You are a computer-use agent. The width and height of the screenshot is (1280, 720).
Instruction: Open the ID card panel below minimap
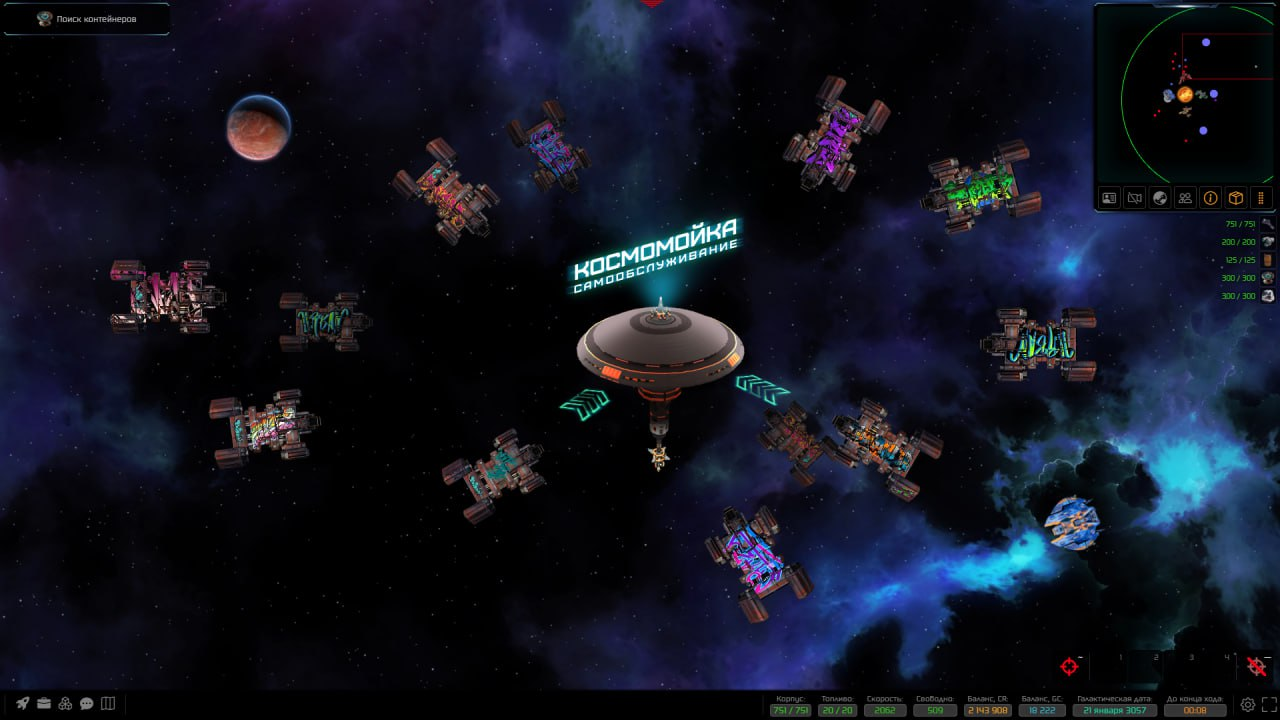[x=1109, y=198]
